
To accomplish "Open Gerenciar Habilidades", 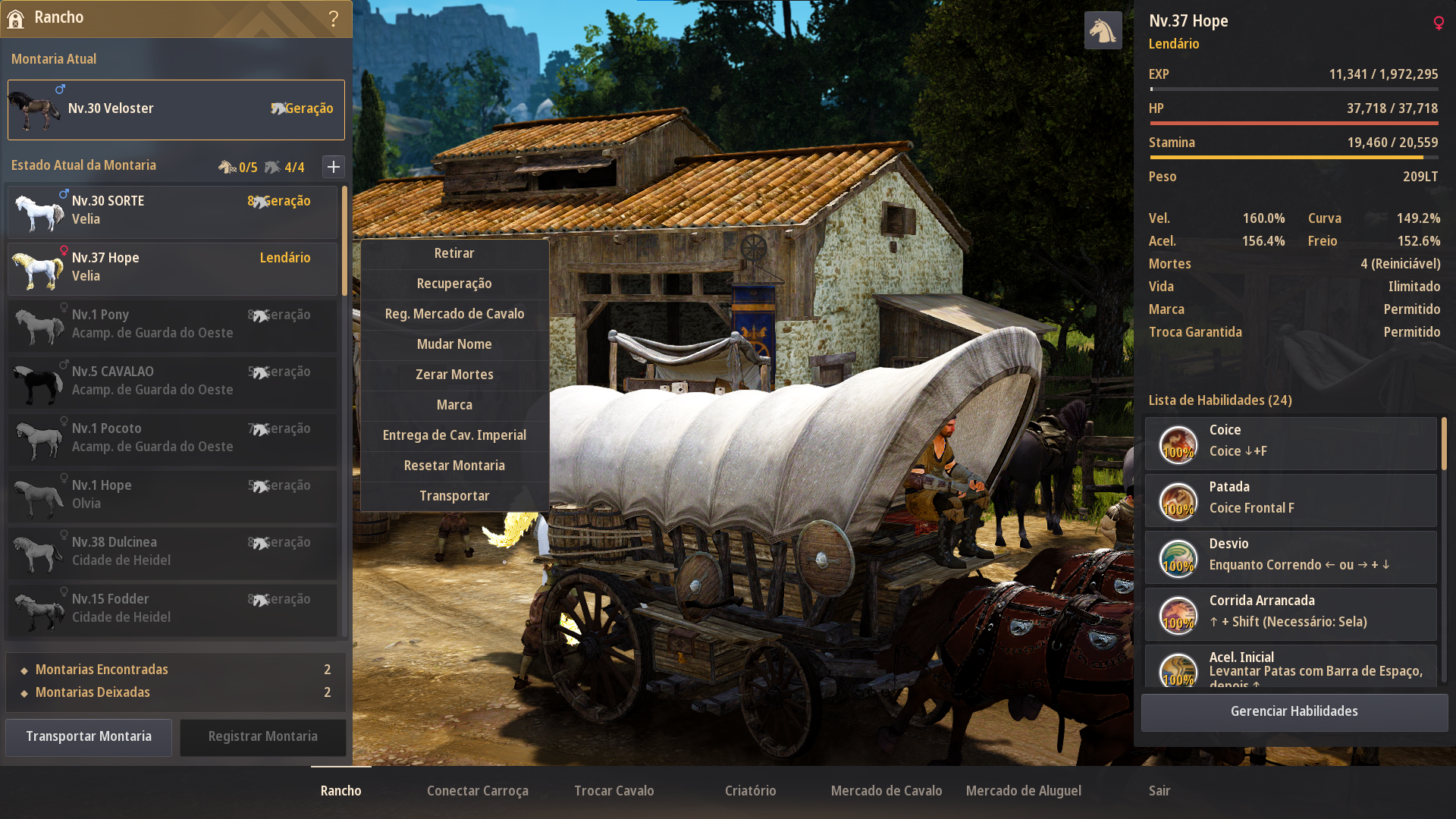I will pyautogui.click(x=1294, y=711).
